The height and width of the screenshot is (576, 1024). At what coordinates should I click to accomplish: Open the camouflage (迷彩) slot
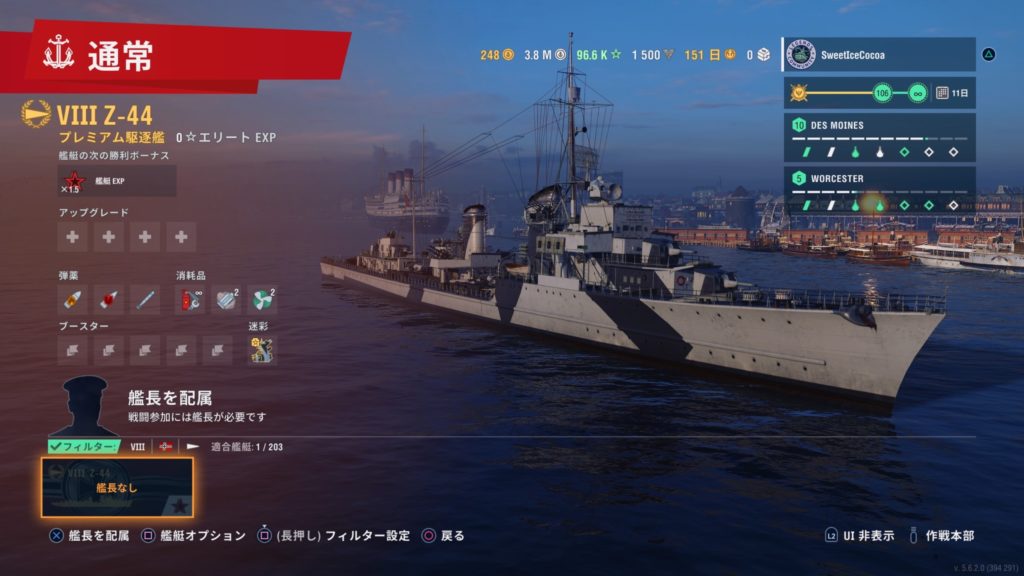262,350
